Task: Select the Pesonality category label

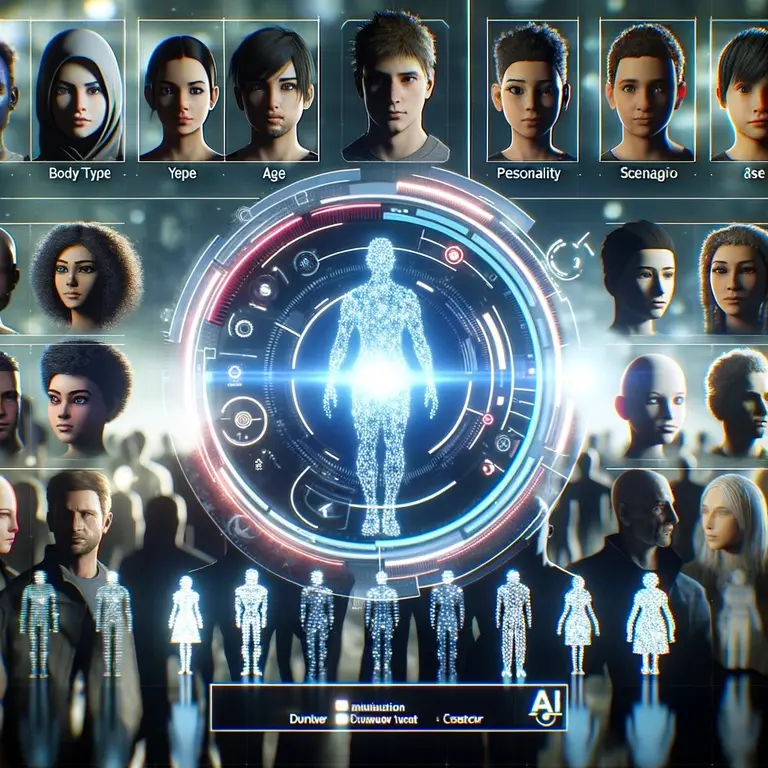Action: pyautogui.click(x=528, y=173)
